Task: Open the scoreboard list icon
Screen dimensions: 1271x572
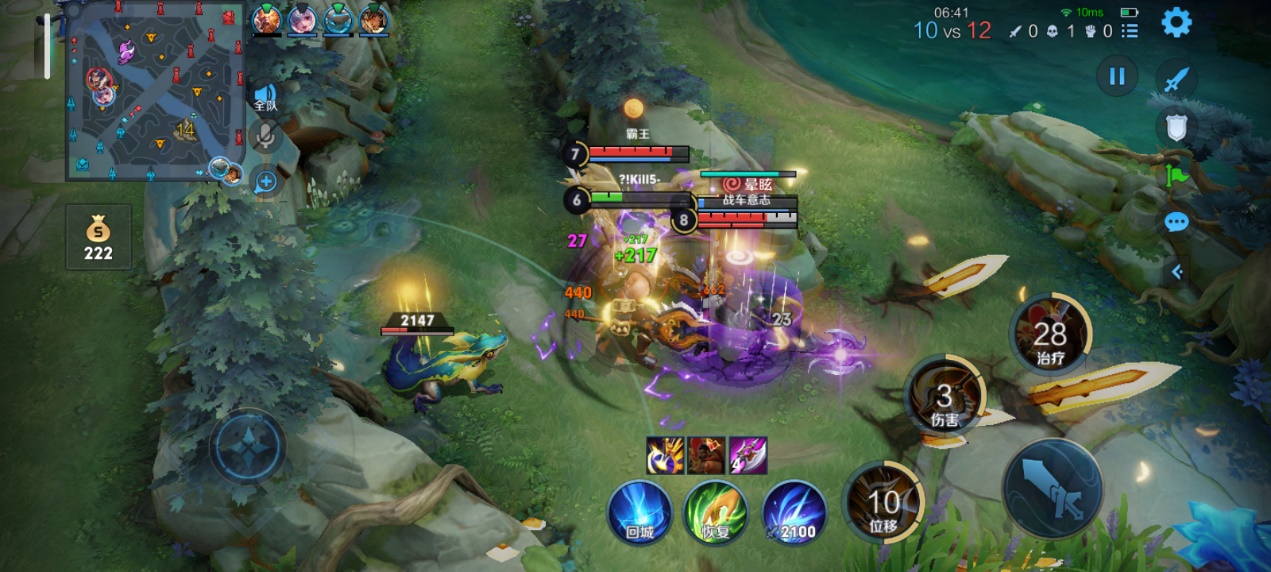Action: point(1130,31)
